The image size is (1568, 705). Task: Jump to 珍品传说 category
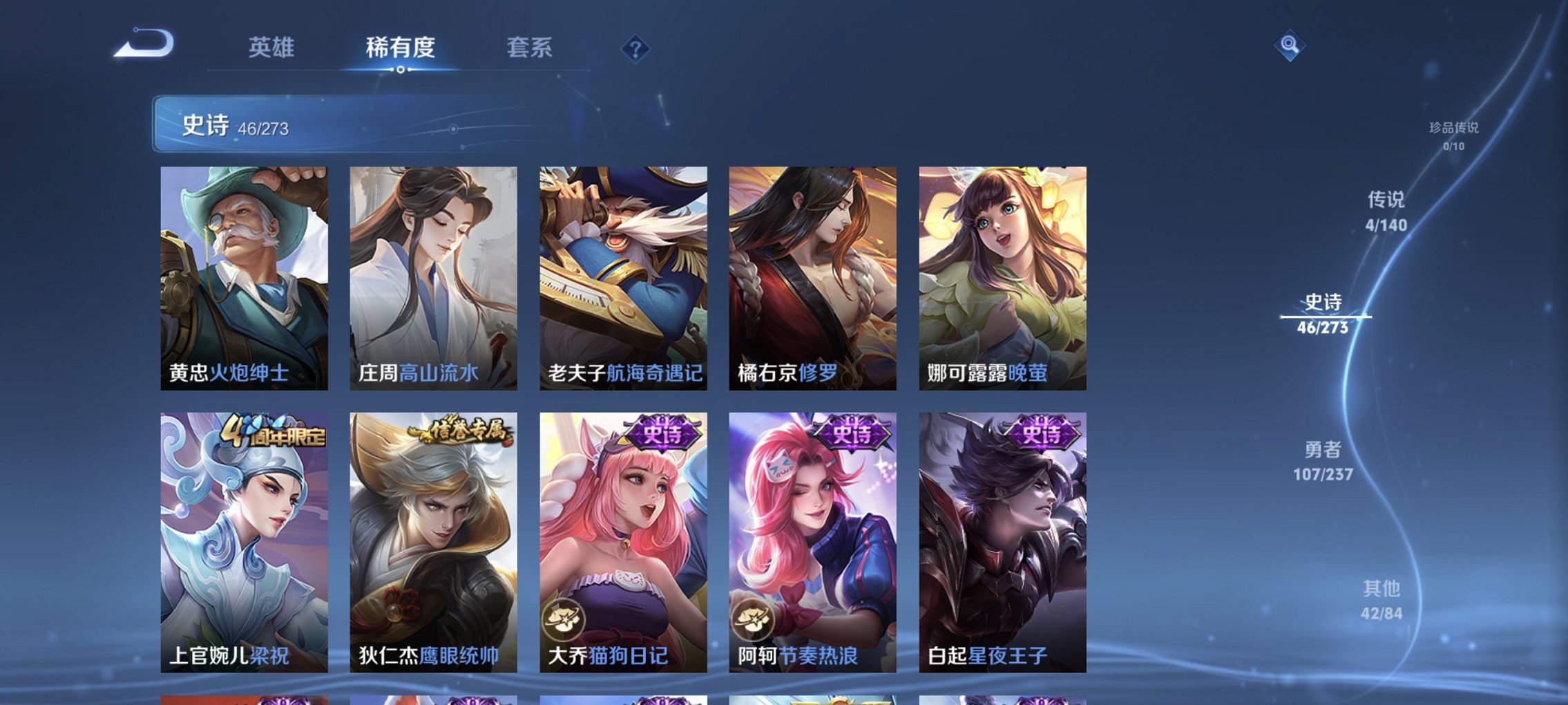[x=1453, y=128]
